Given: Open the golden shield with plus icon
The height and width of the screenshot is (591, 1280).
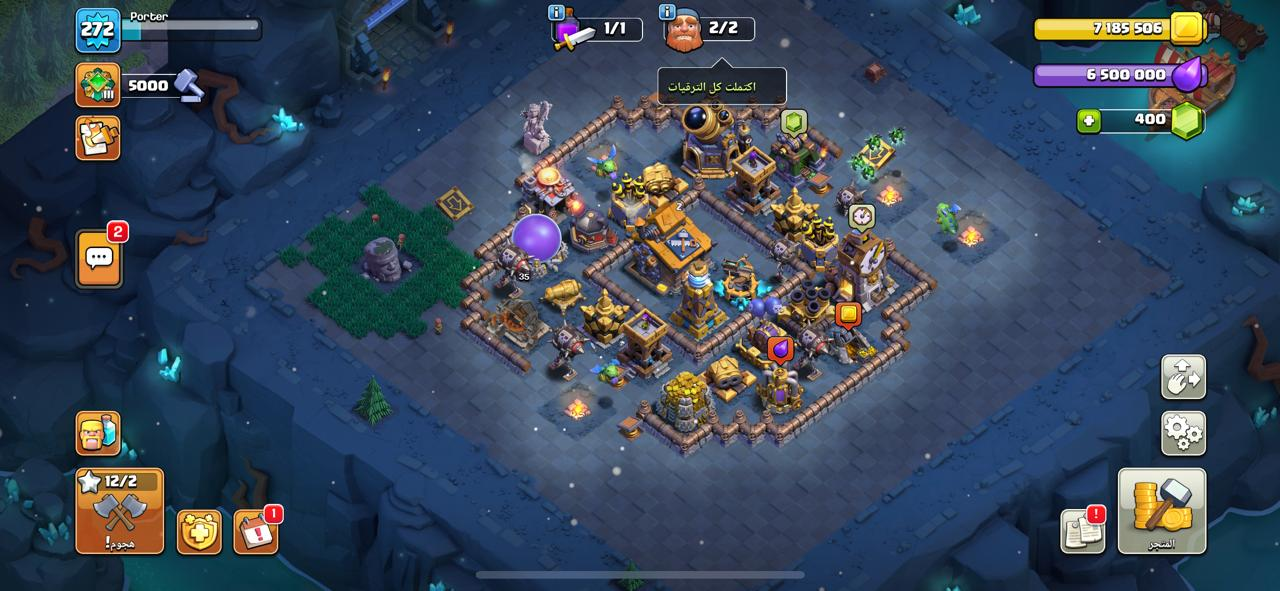Looking at the screenshot, I should [199, 532].
